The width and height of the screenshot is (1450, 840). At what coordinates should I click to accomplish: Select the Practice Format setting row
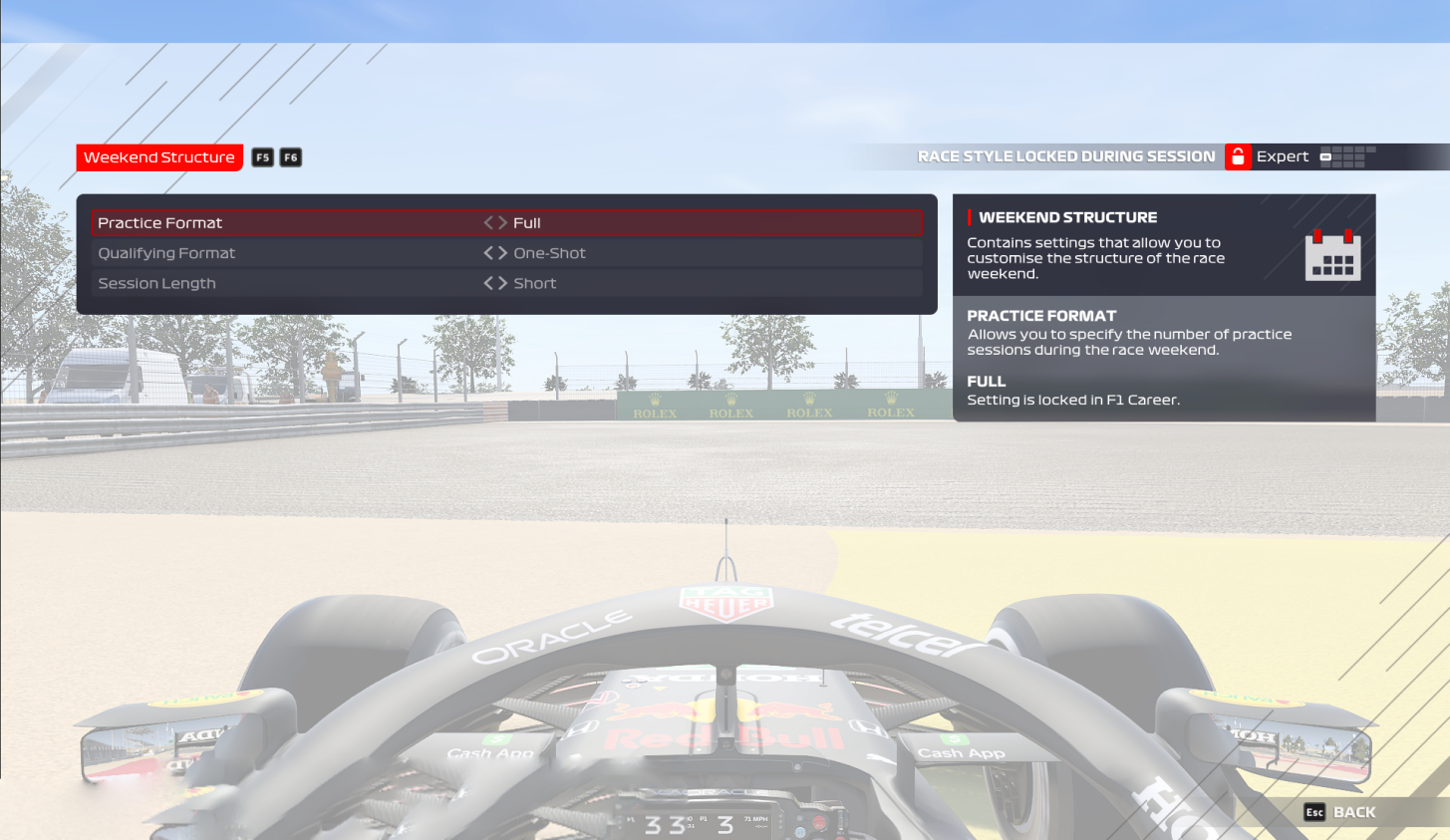point(299,222)
